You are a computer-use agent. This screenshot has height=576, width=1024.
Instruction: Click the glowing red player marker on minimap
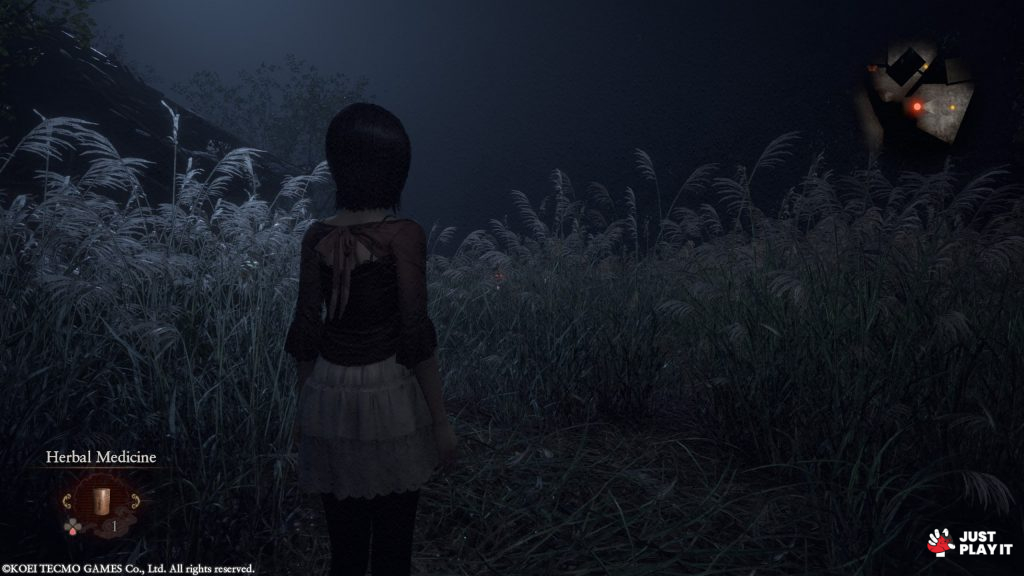click(x=917, y=106)
